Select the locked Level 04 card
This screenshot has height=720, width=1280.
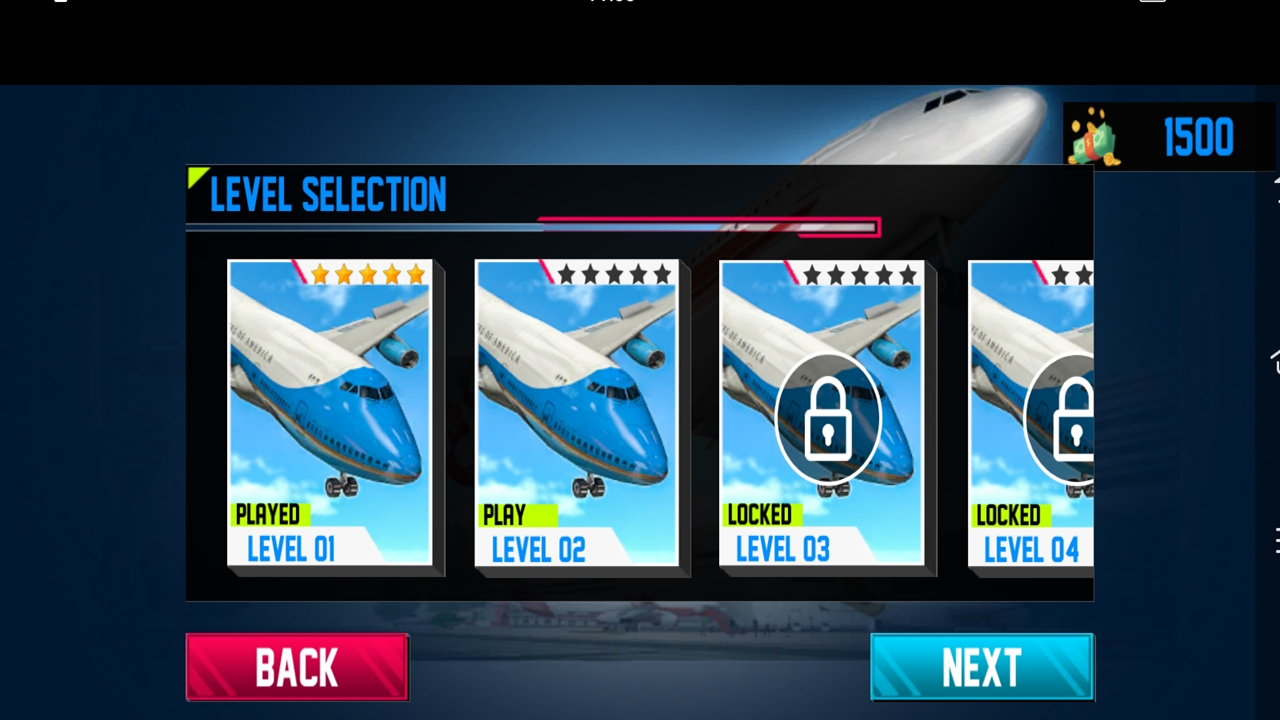1032,413
